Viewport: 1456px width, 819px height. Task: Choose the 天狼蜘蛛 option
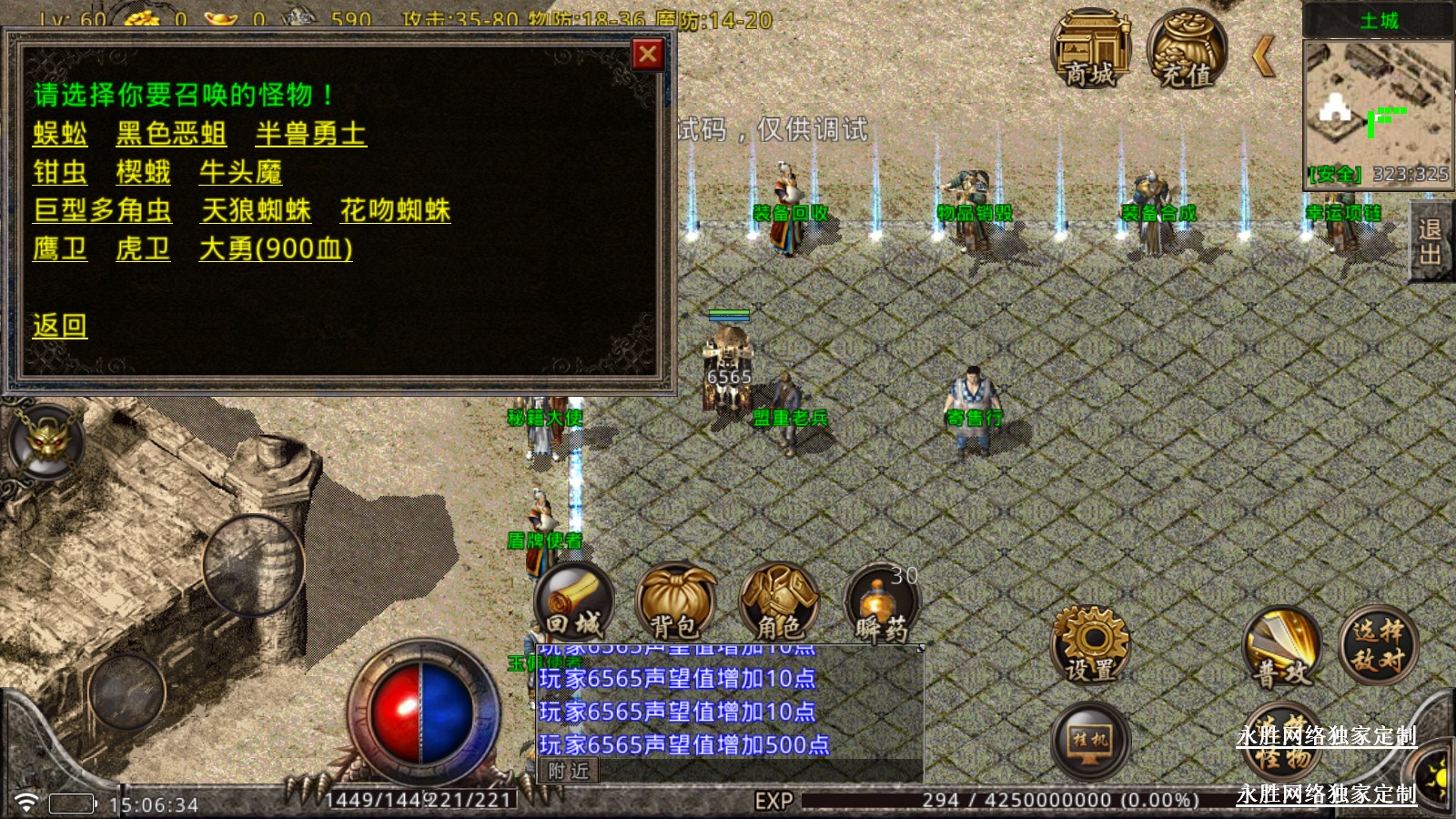[256, 210]
